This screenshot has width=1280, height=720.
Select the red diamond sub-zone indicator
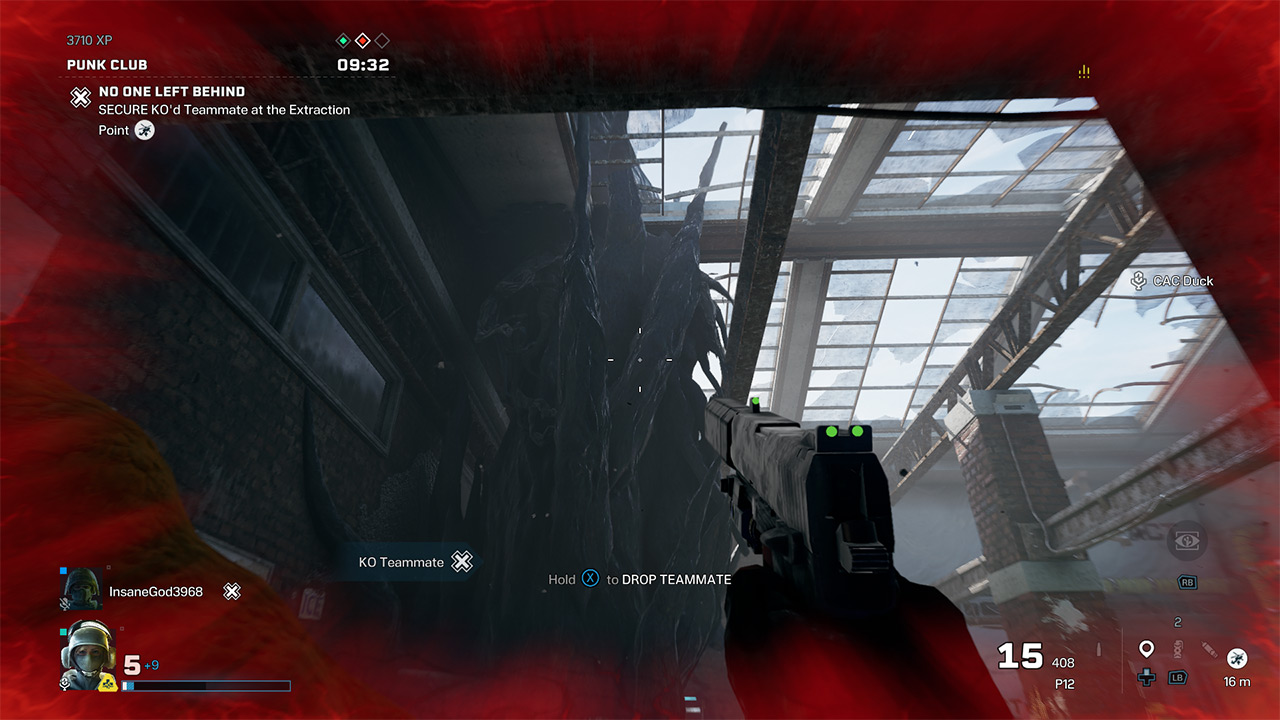(363, 41)
